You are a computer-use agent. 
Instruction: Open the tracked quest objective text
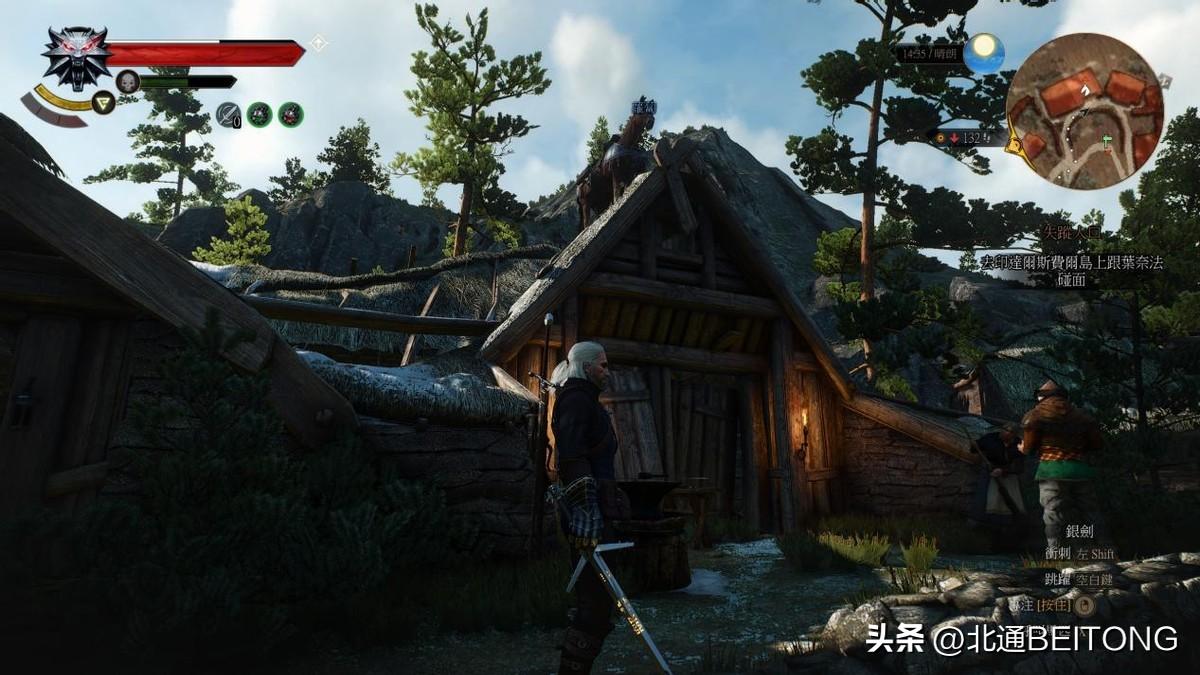1070,270
